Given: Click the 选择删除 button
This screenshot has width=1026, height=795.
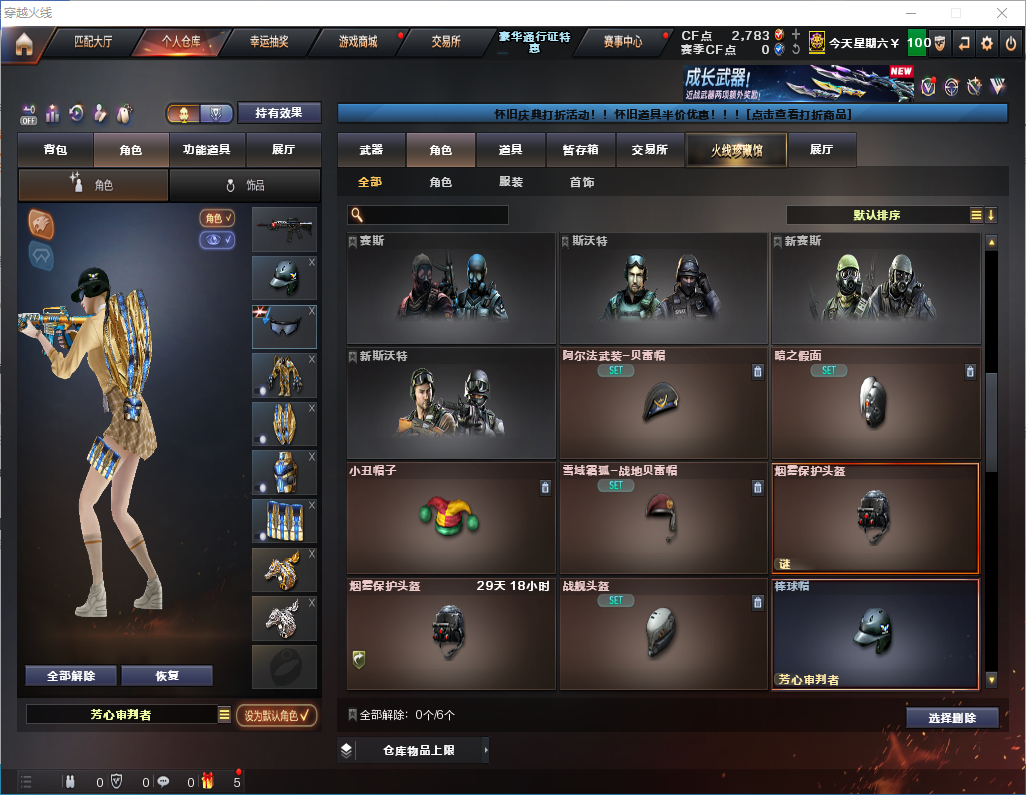Looking at the screenshot, I should (x=952, y=718).
